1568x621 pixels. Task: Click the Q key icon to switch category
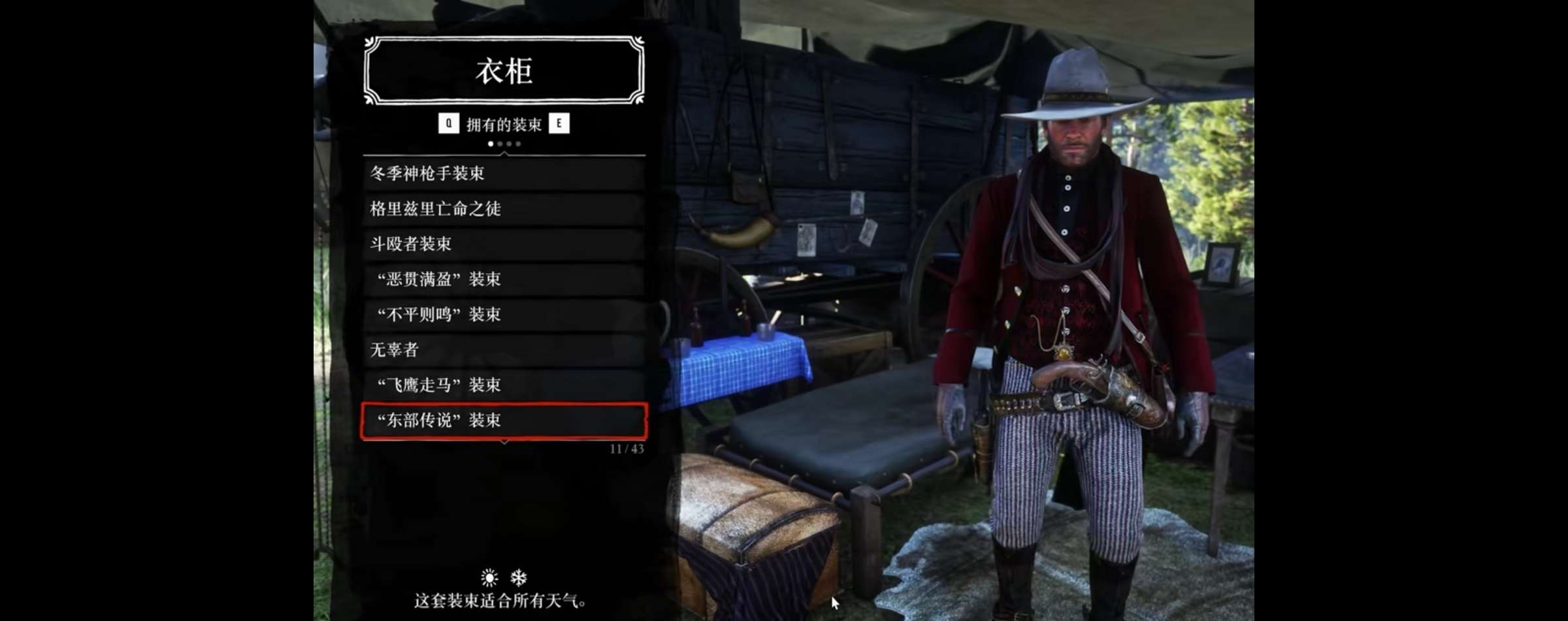(448, 123)
